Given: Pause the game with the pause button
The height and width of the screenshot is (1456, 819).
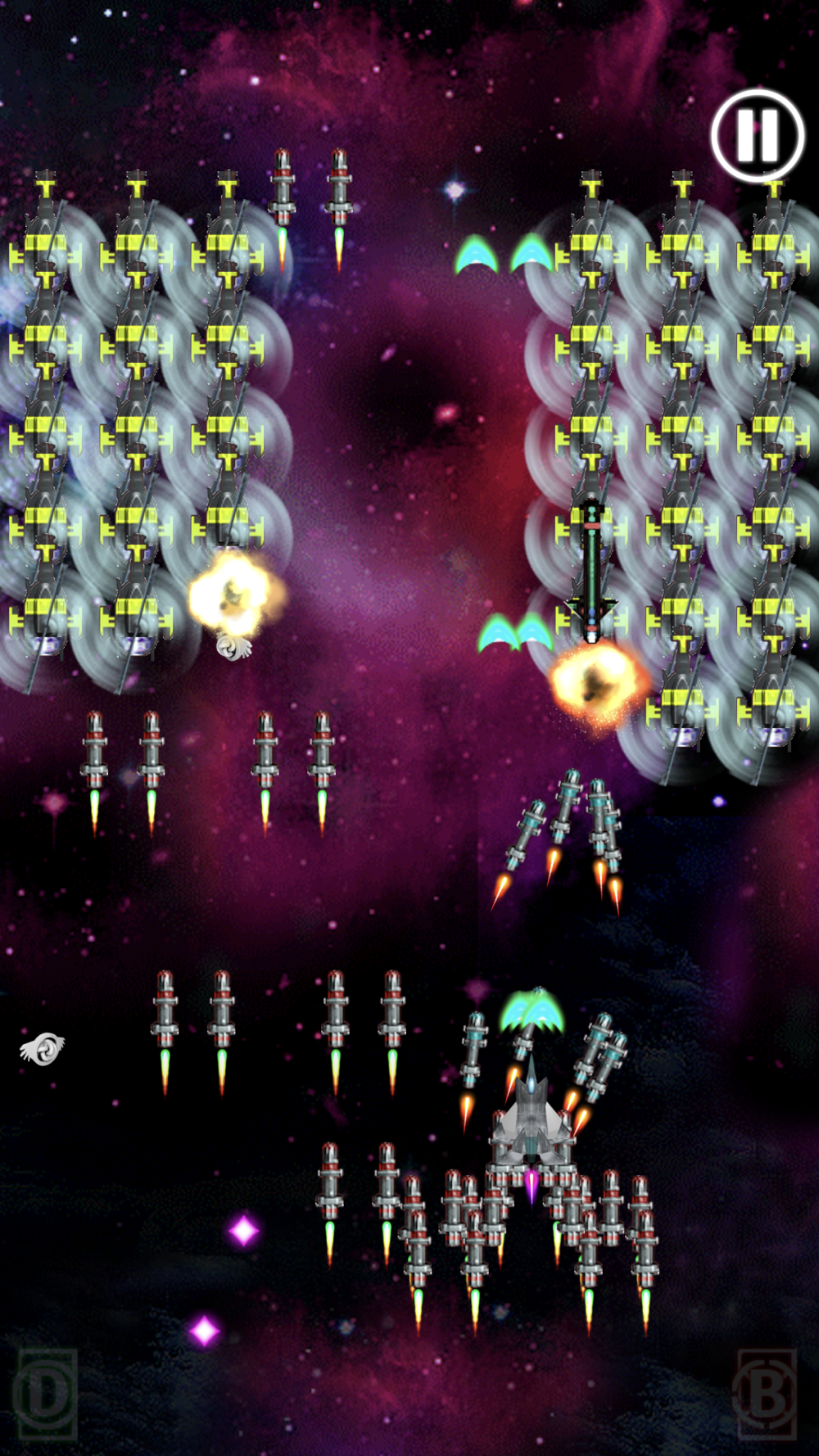Looking at the screenshot, I should [758, 135].
